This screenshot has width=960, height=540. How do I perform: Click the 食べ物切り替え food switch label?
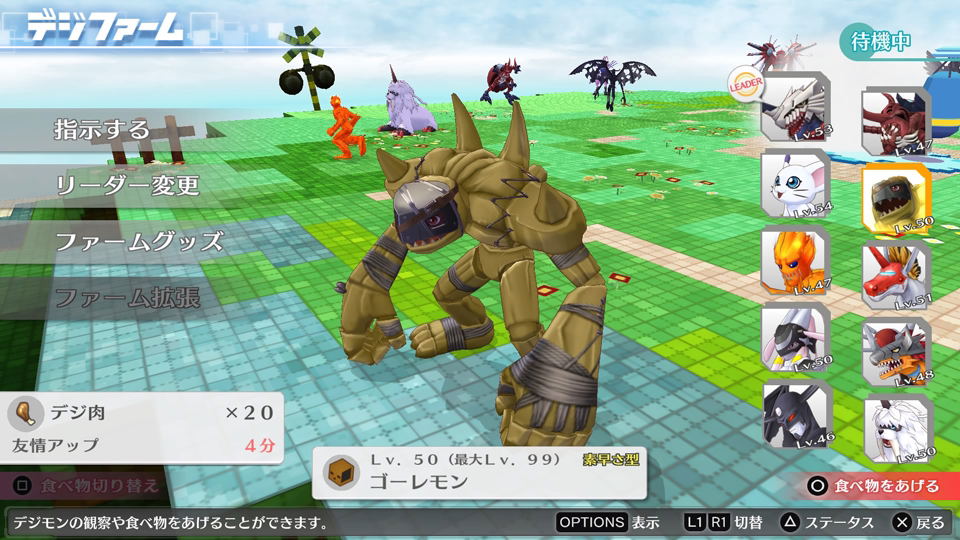[x=88, y=486]
